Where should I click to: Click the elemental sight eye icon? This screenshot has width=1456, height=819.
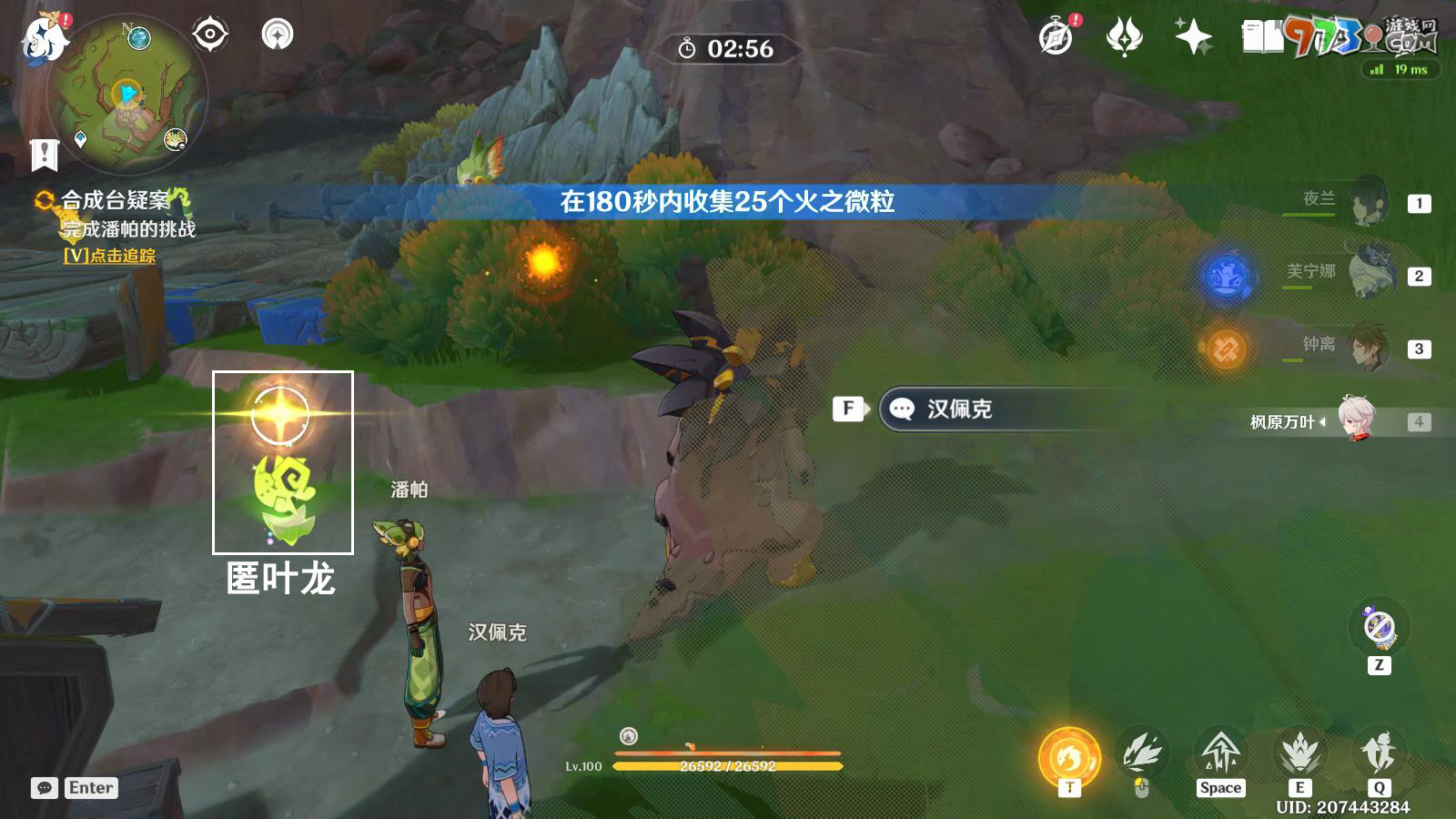(211, 35)
